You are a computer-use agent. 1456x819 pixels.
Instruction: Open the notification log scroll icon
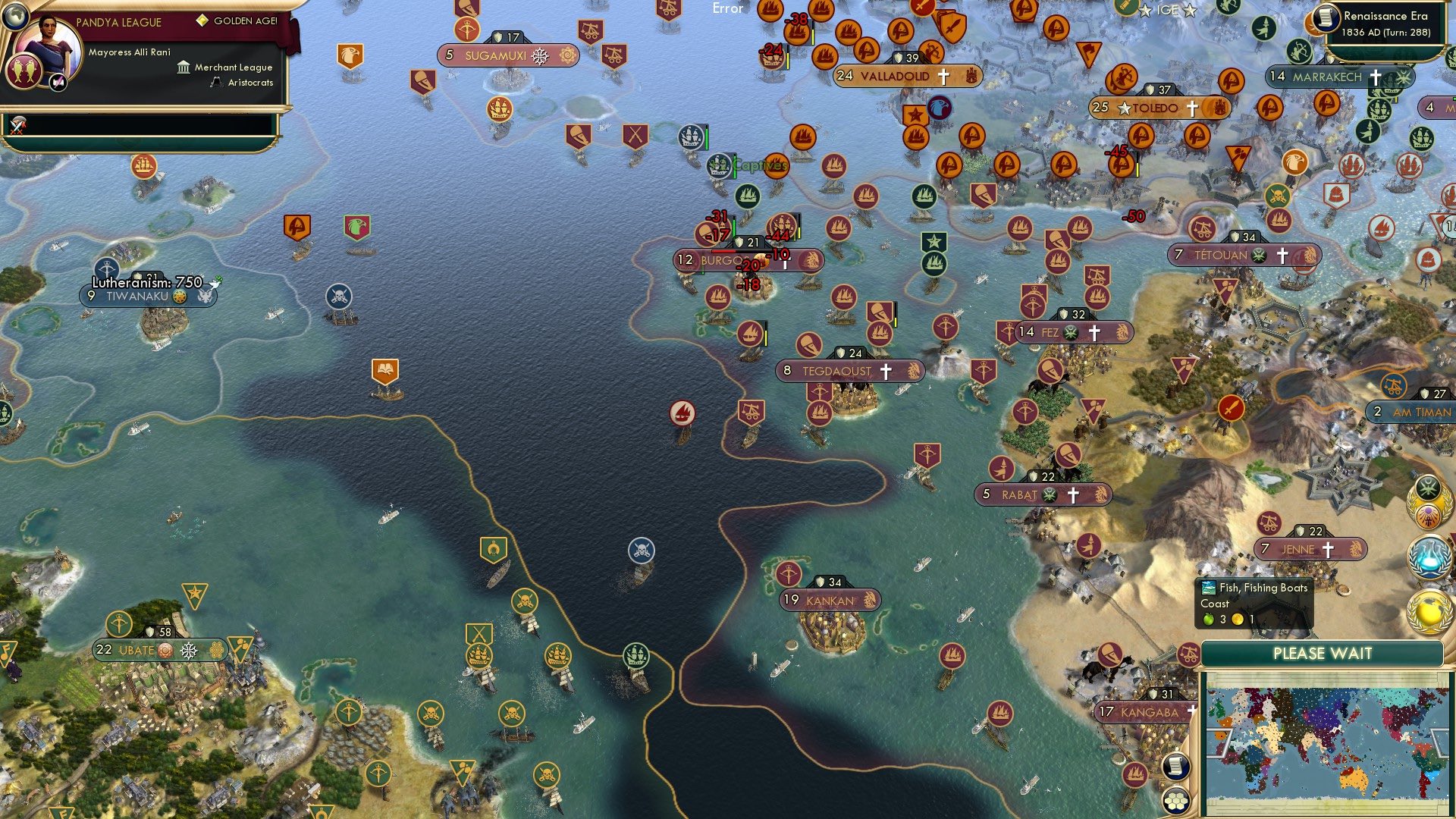(x=1175, y=766)
